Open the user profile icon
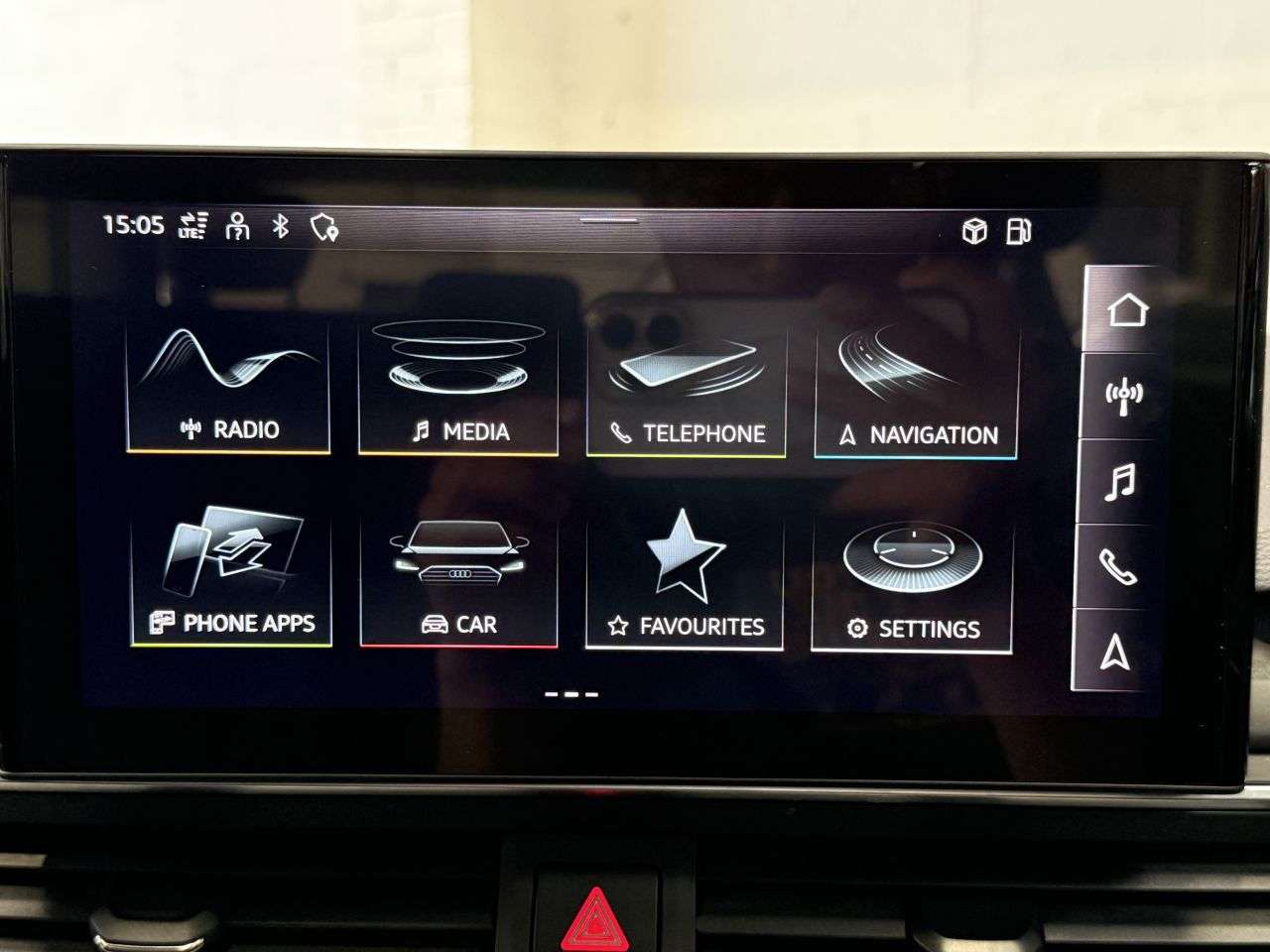1270x952 pixels. (x=237, y=226)
